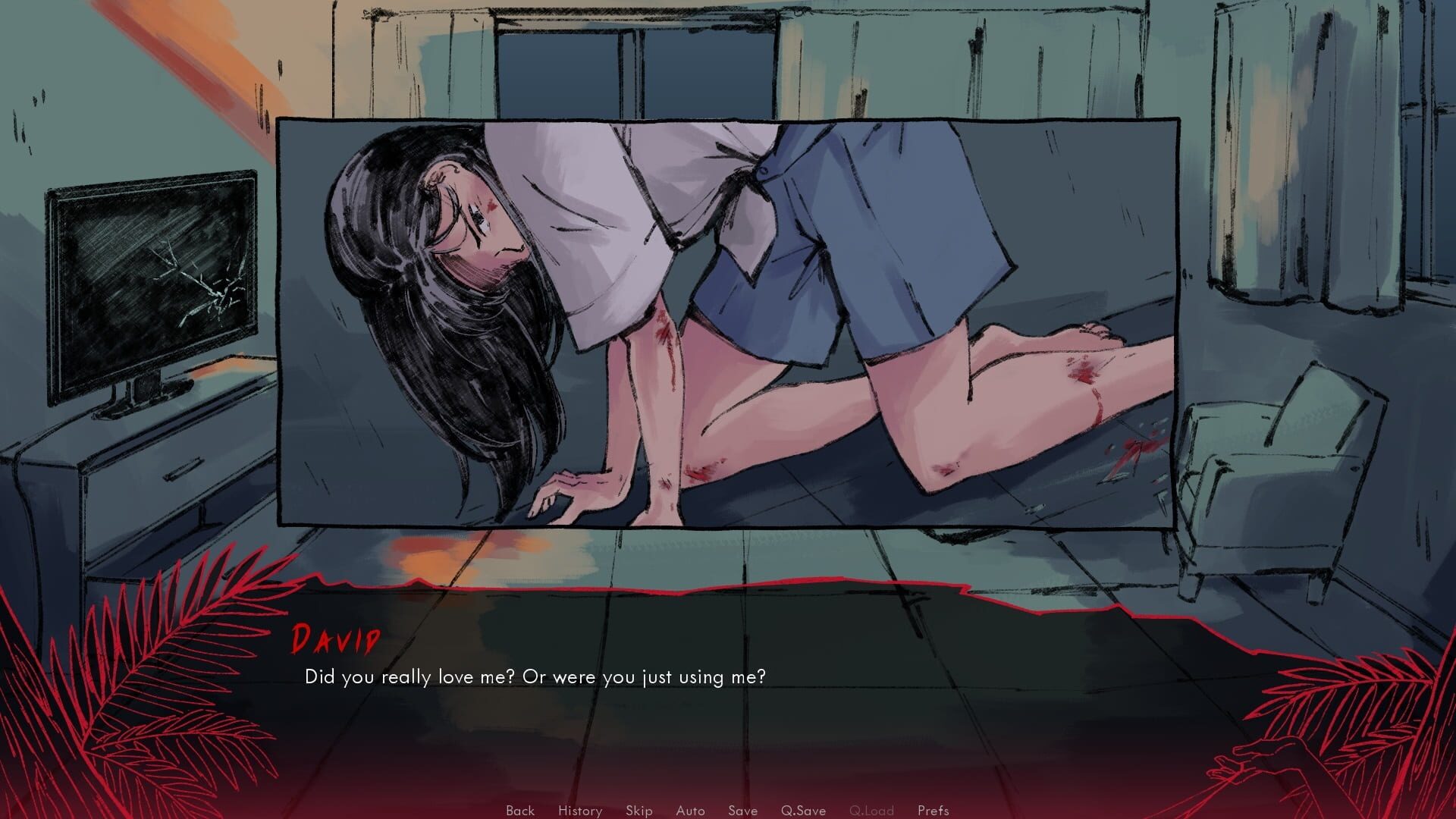Enable Skip mode

click(639, 810)
